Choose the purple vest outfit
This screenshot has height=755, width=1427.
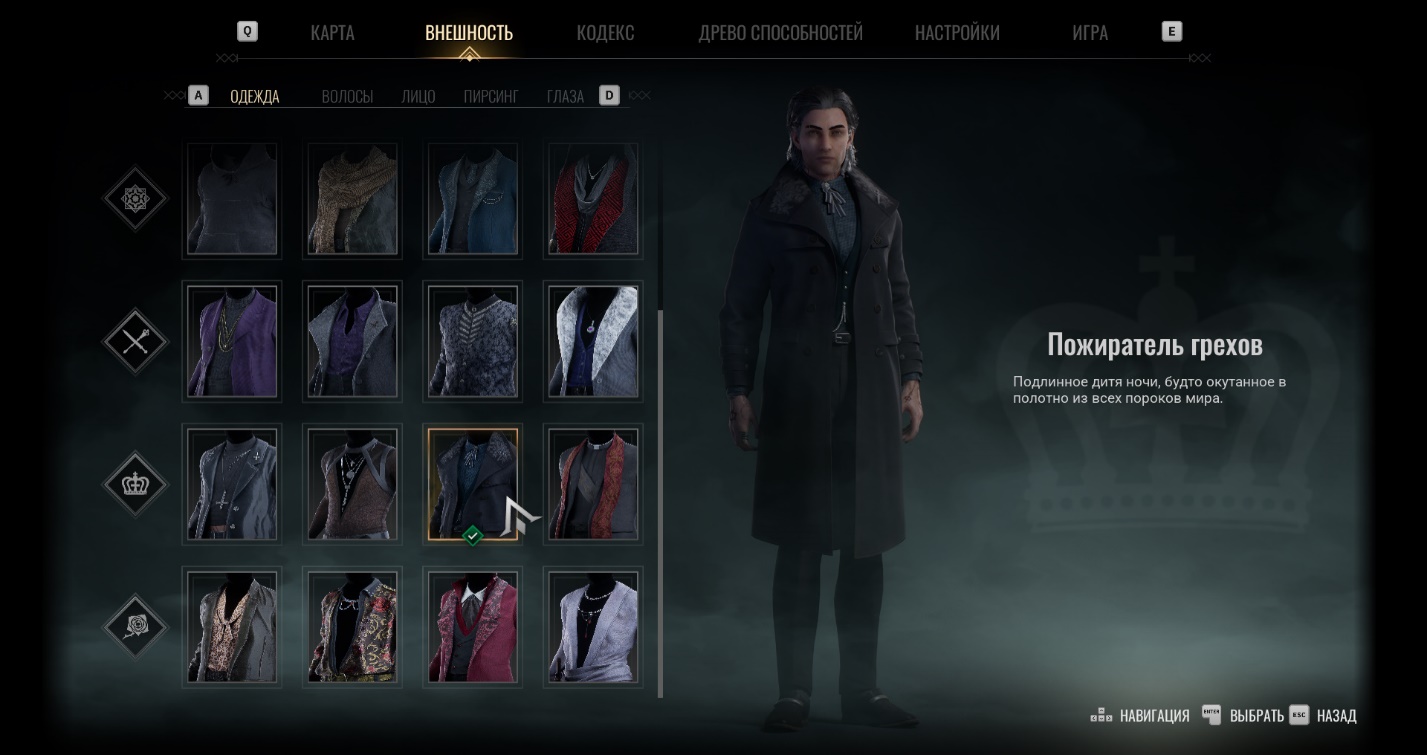(232, 341)
